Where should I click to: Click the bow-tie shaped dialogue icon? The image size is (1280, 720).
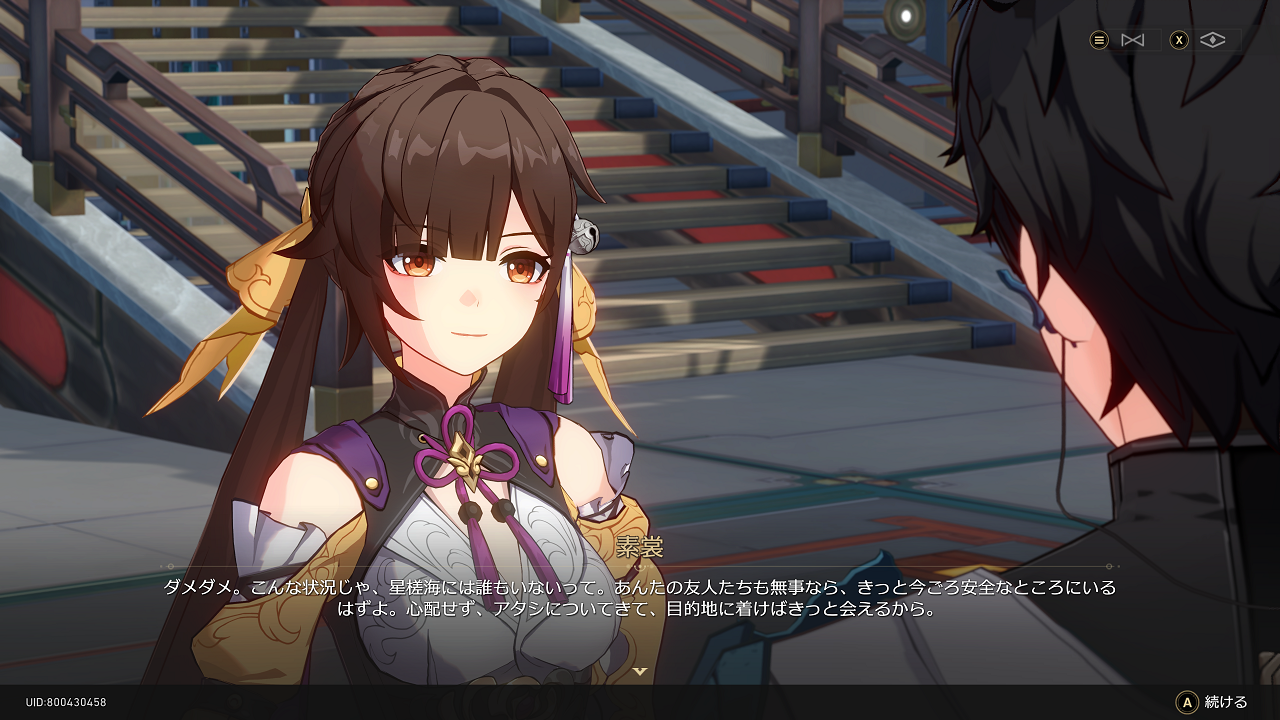[x=1132, y=40]
